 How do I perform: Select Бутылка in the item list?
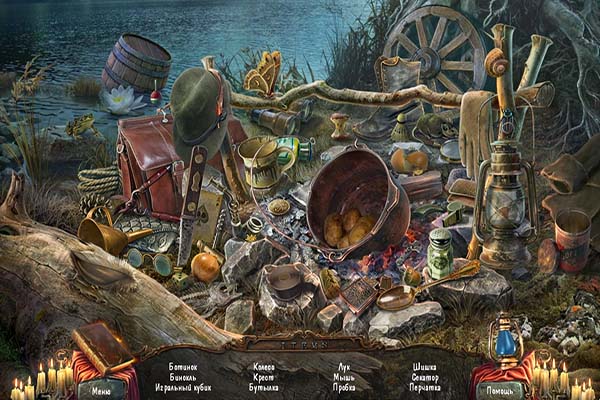pos(263,387)
